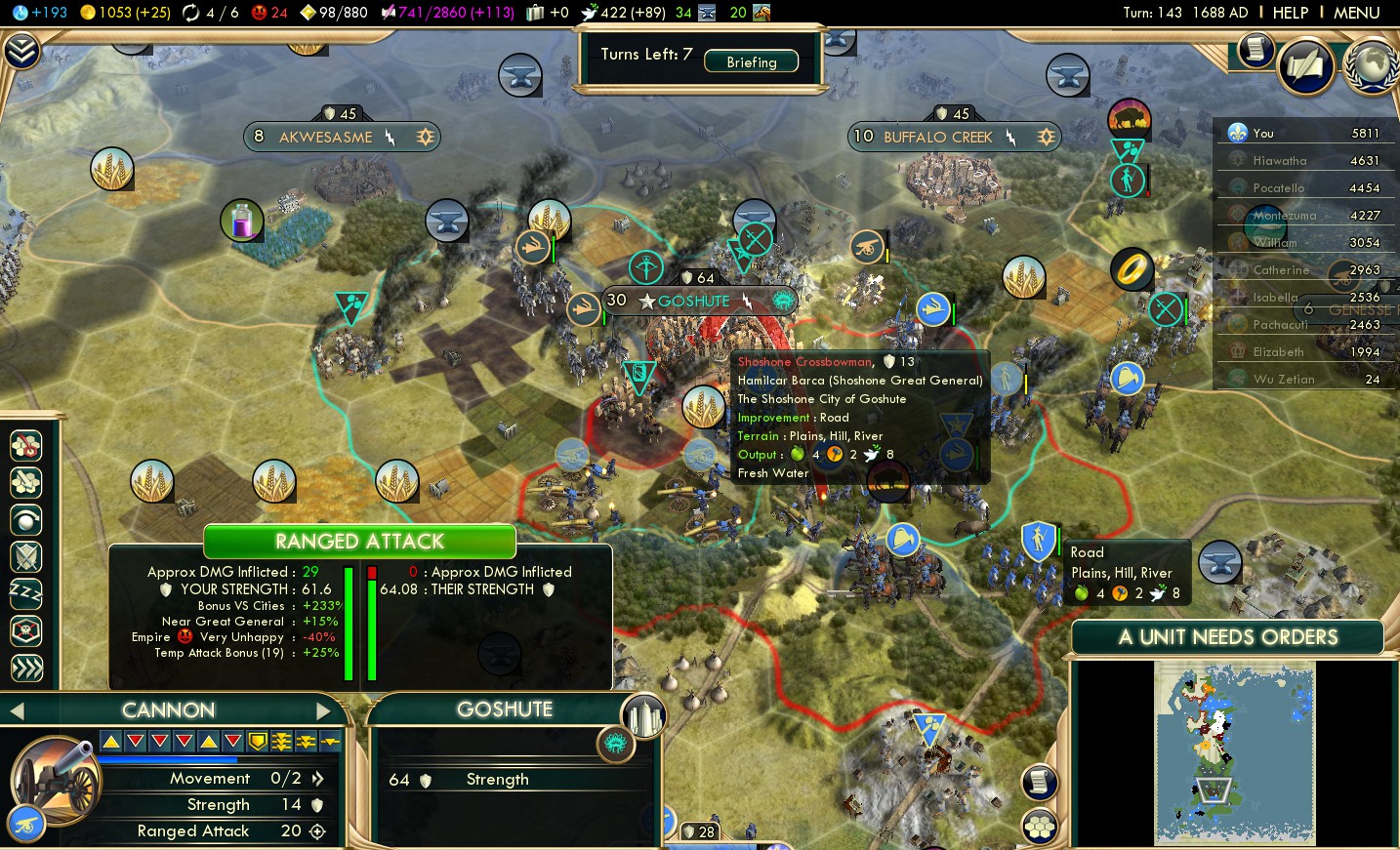Toggle the hex grid map options button

tap(1040, 828)
